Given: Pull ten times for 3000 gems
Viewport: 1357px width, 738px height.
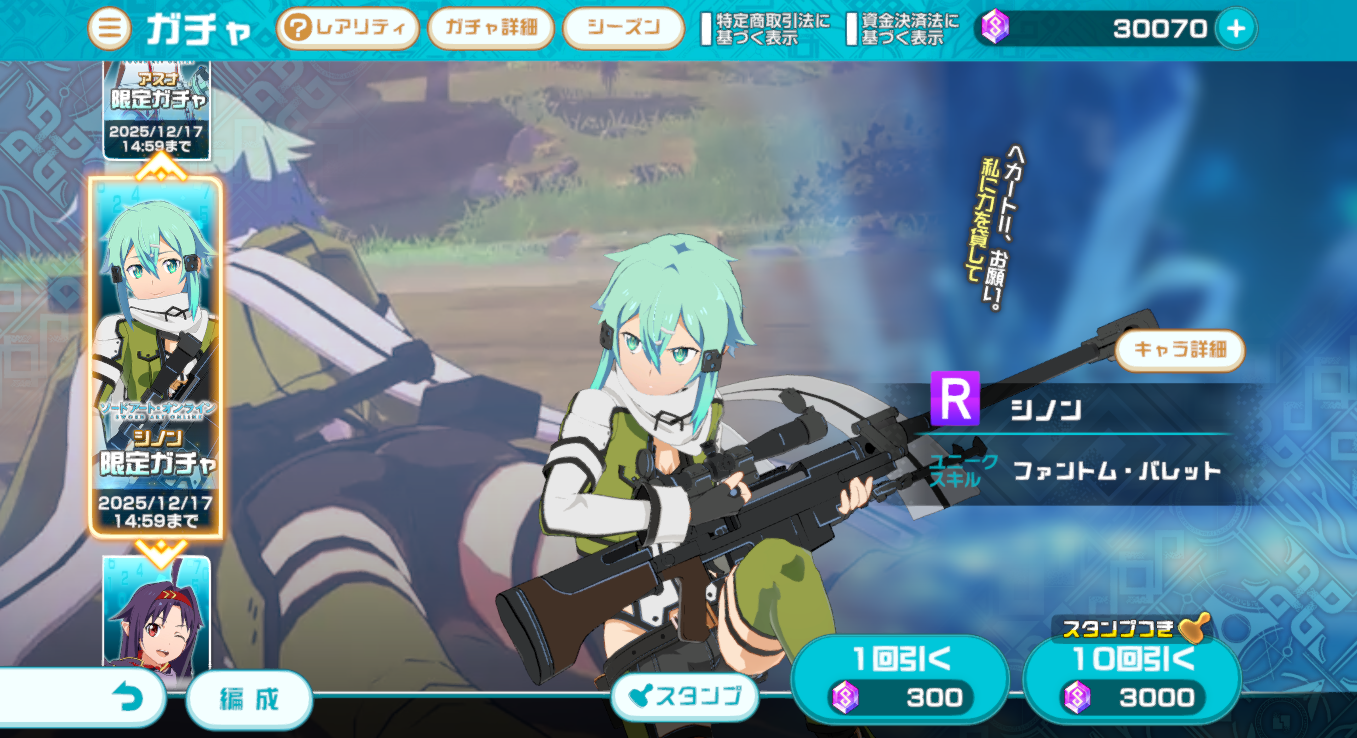Looking at the screenshot, I should pos(1132,678).
